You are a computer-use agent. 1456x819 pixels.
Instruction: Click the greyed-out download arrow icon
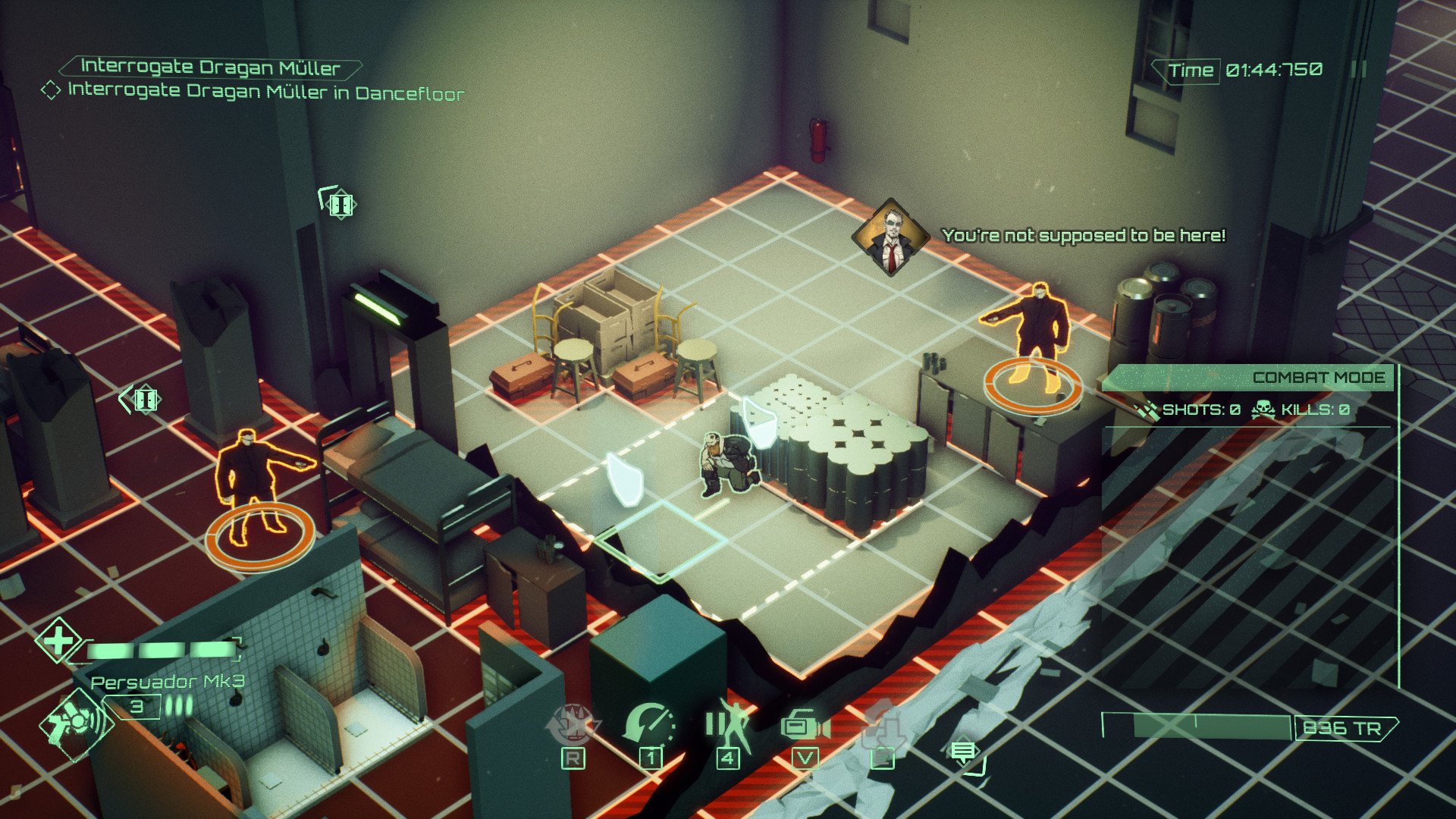pyautogui.click(x=883, y=726)
